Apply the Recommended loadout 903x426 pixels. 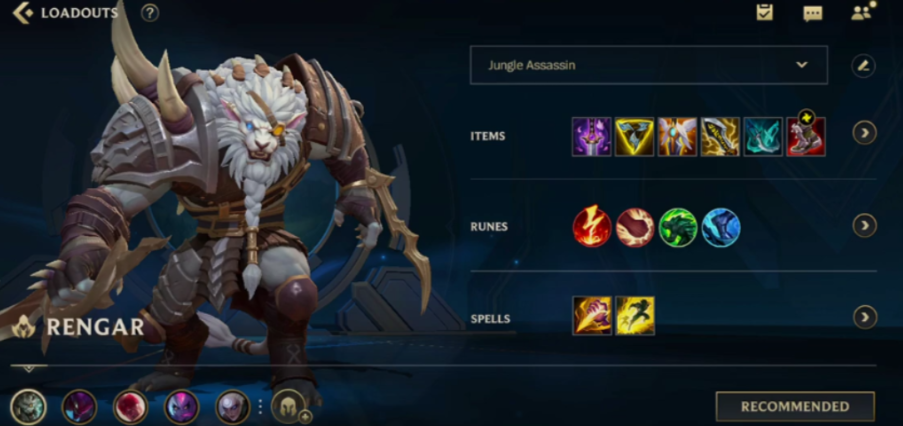pyautogui.click(x=794, y=407)
